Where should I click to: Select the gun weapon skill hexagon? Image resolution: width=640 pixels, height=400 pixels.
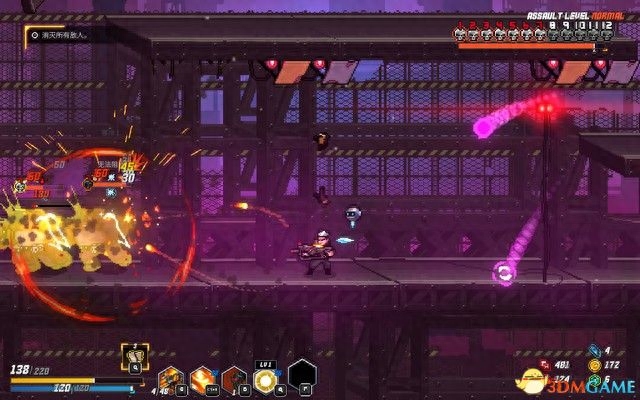170,379
